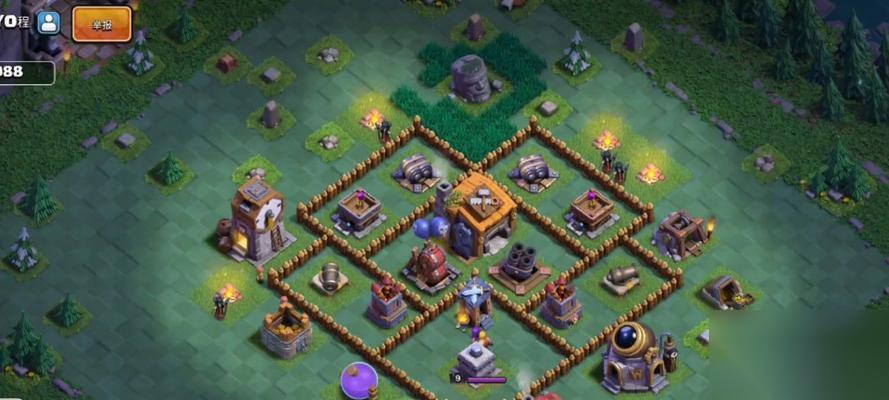Image resolution: width=889 pixels, height=400 pixels.
Task: Open the blue player profile icon
Action: point(48,22)
